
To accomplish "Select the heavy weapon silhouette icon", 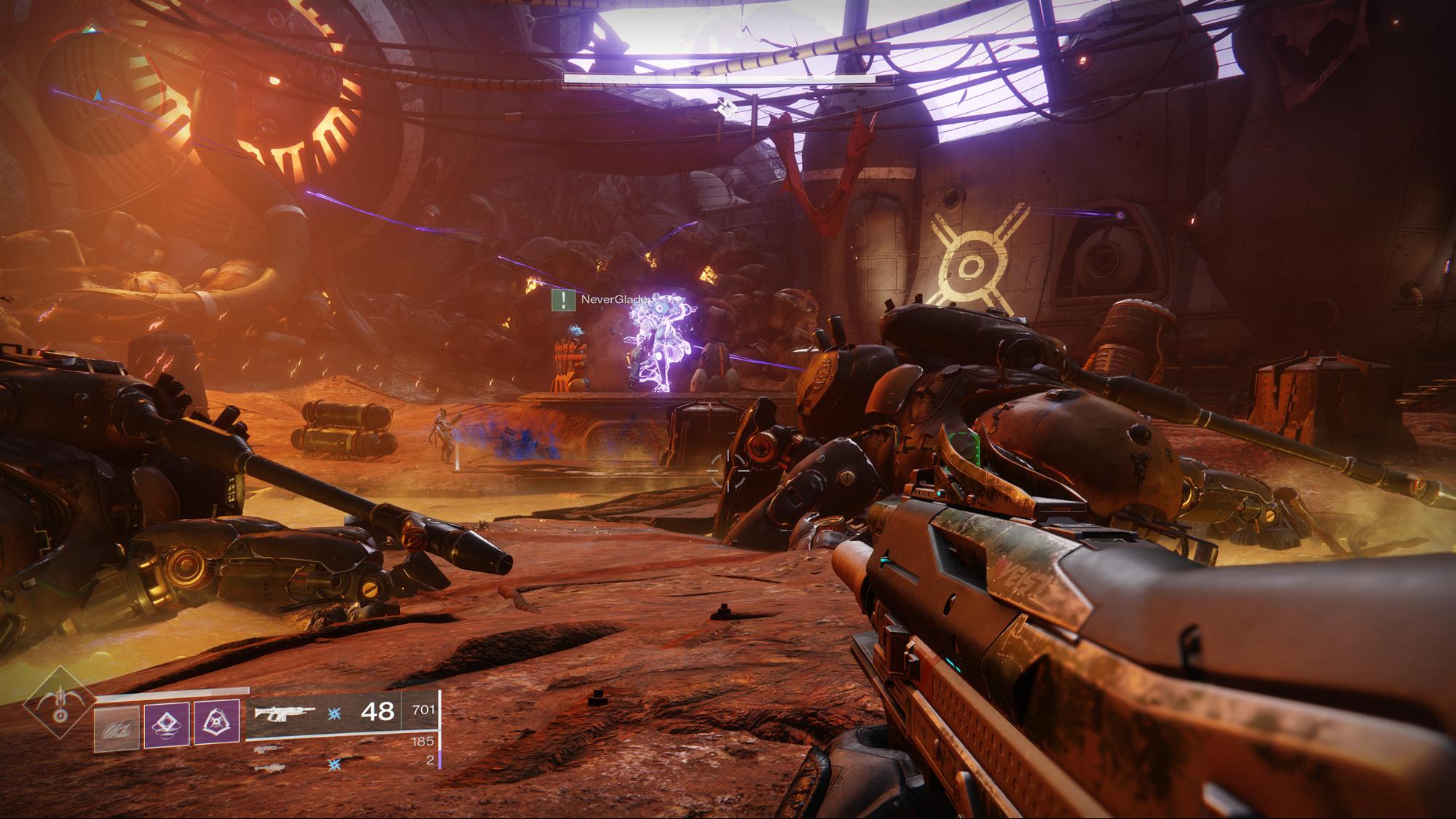I will 271,768.
